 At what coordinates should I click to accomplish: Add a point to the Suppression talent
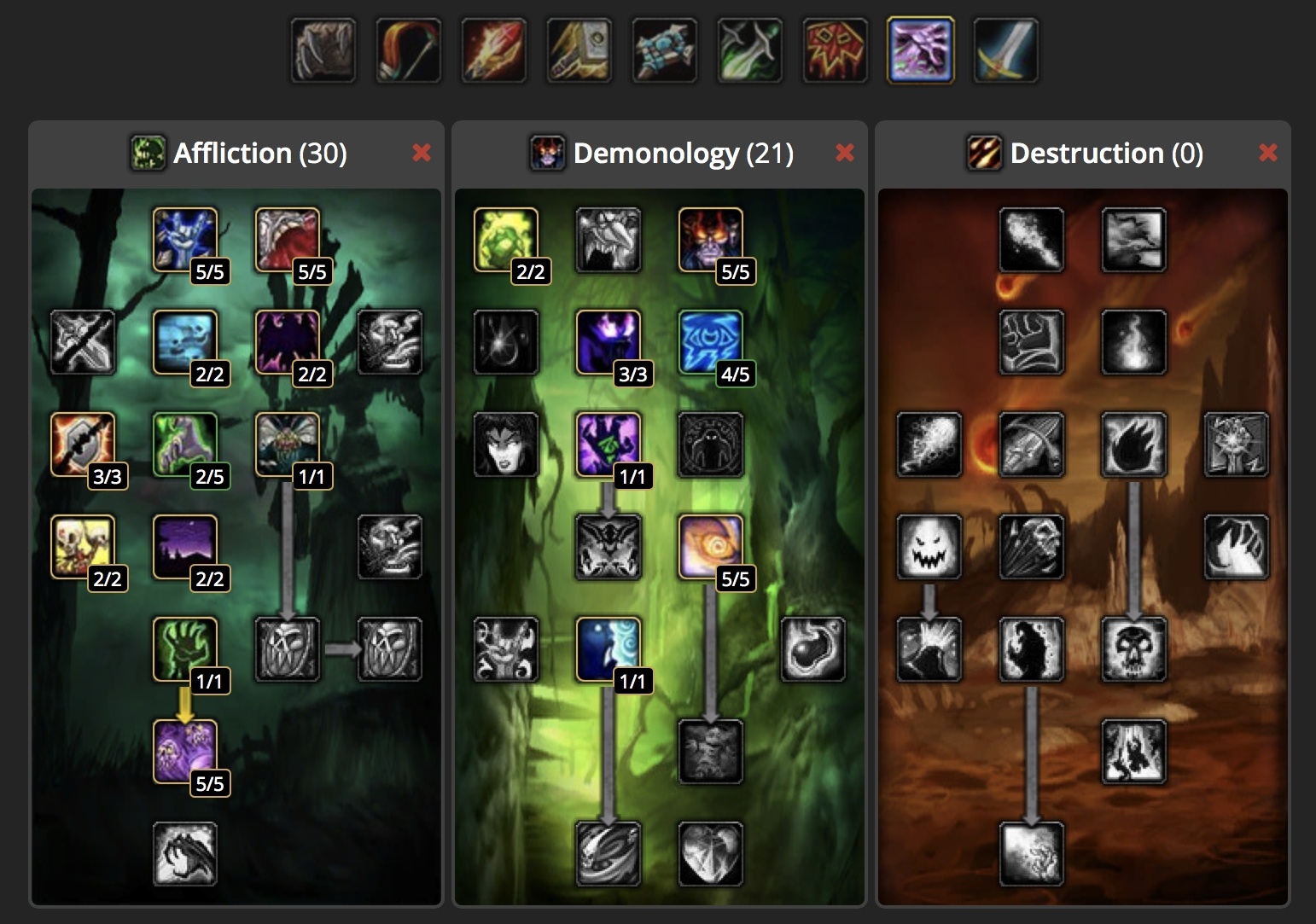187,237
